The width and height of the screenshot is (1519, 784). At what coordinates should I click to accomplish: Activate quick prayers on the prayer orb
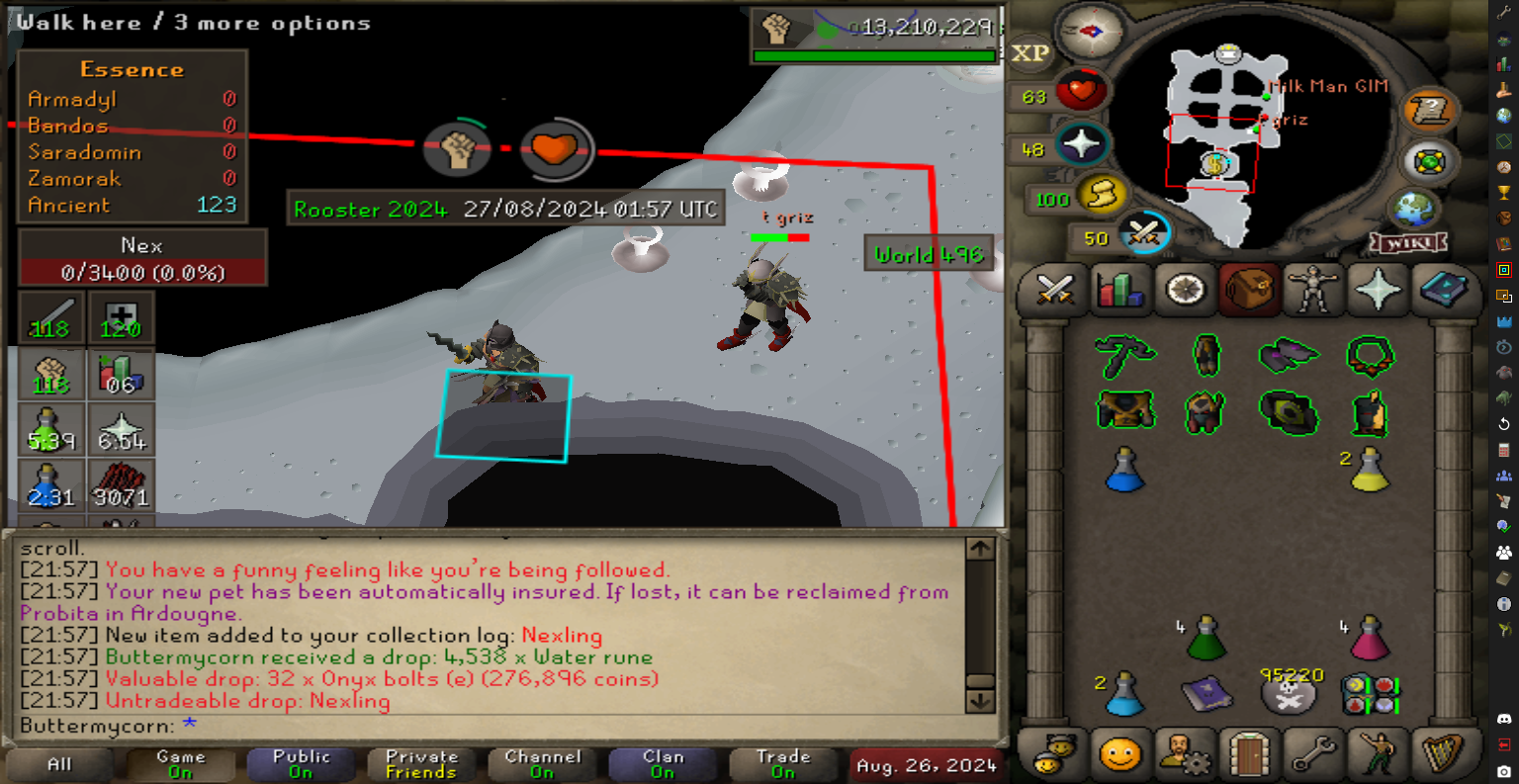[1081, 144]
